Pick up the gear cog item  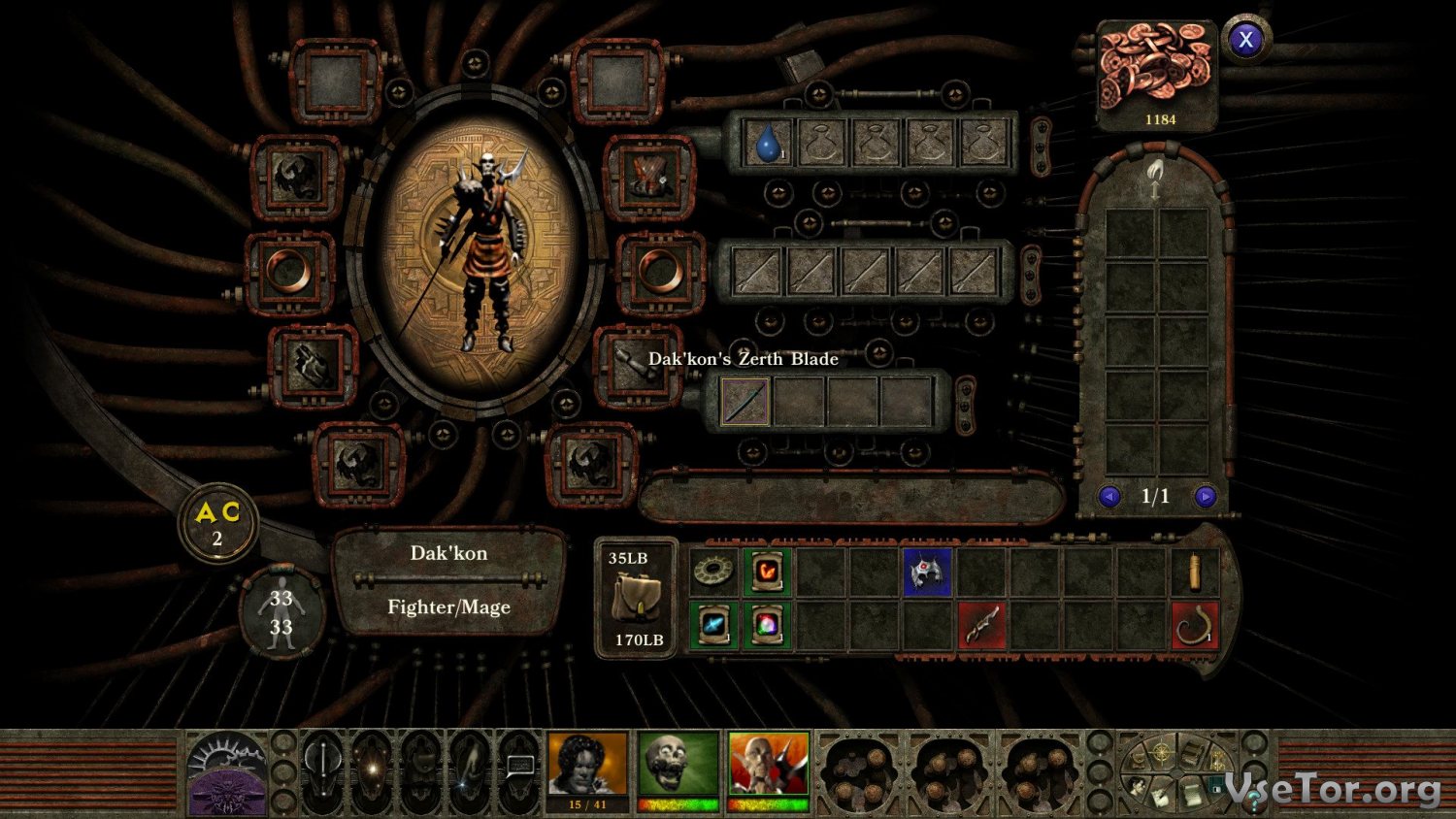pyautogui.click(x=713, y=572)
